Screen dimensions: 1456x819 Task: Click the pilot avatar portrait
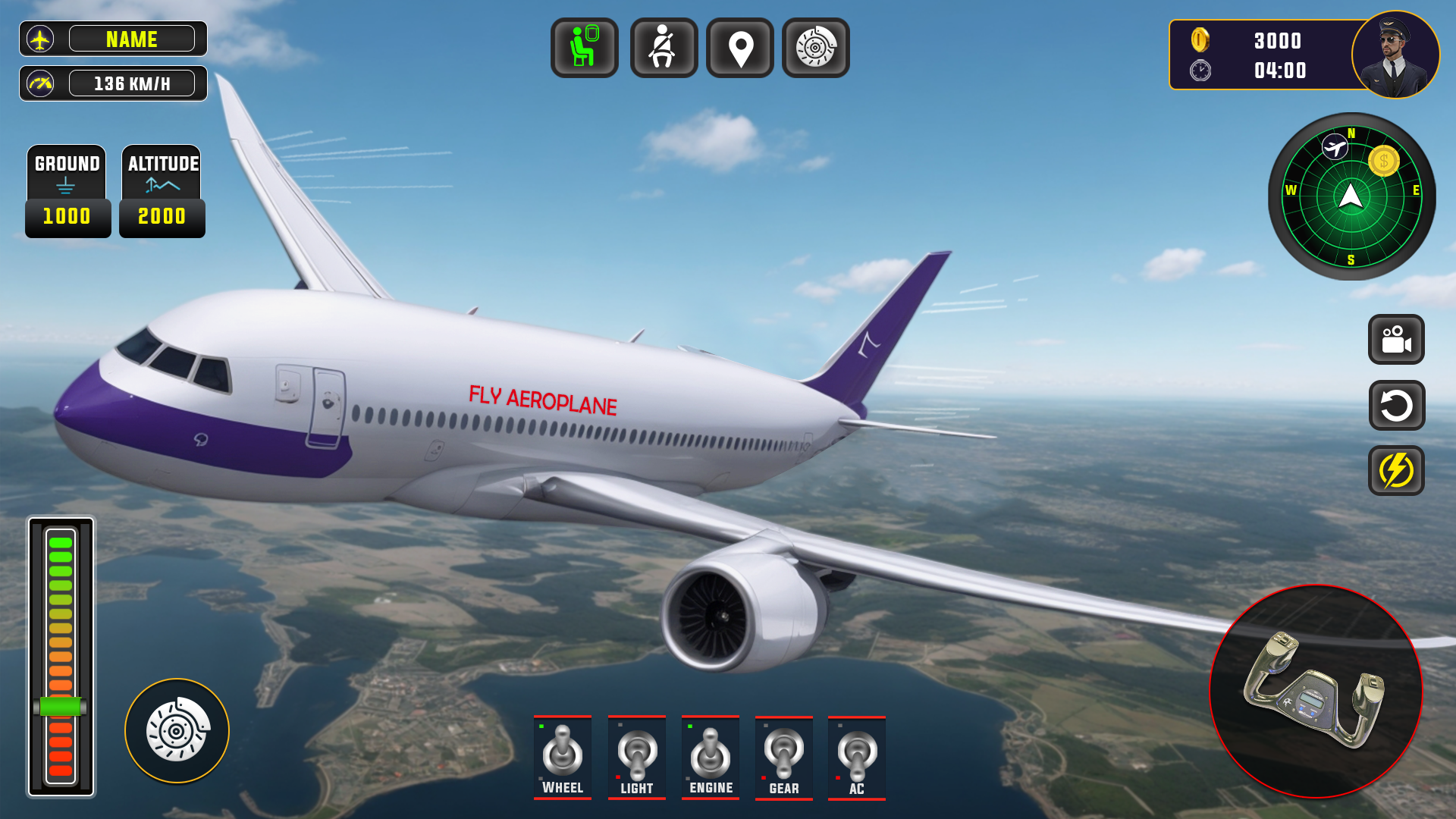1395,55
